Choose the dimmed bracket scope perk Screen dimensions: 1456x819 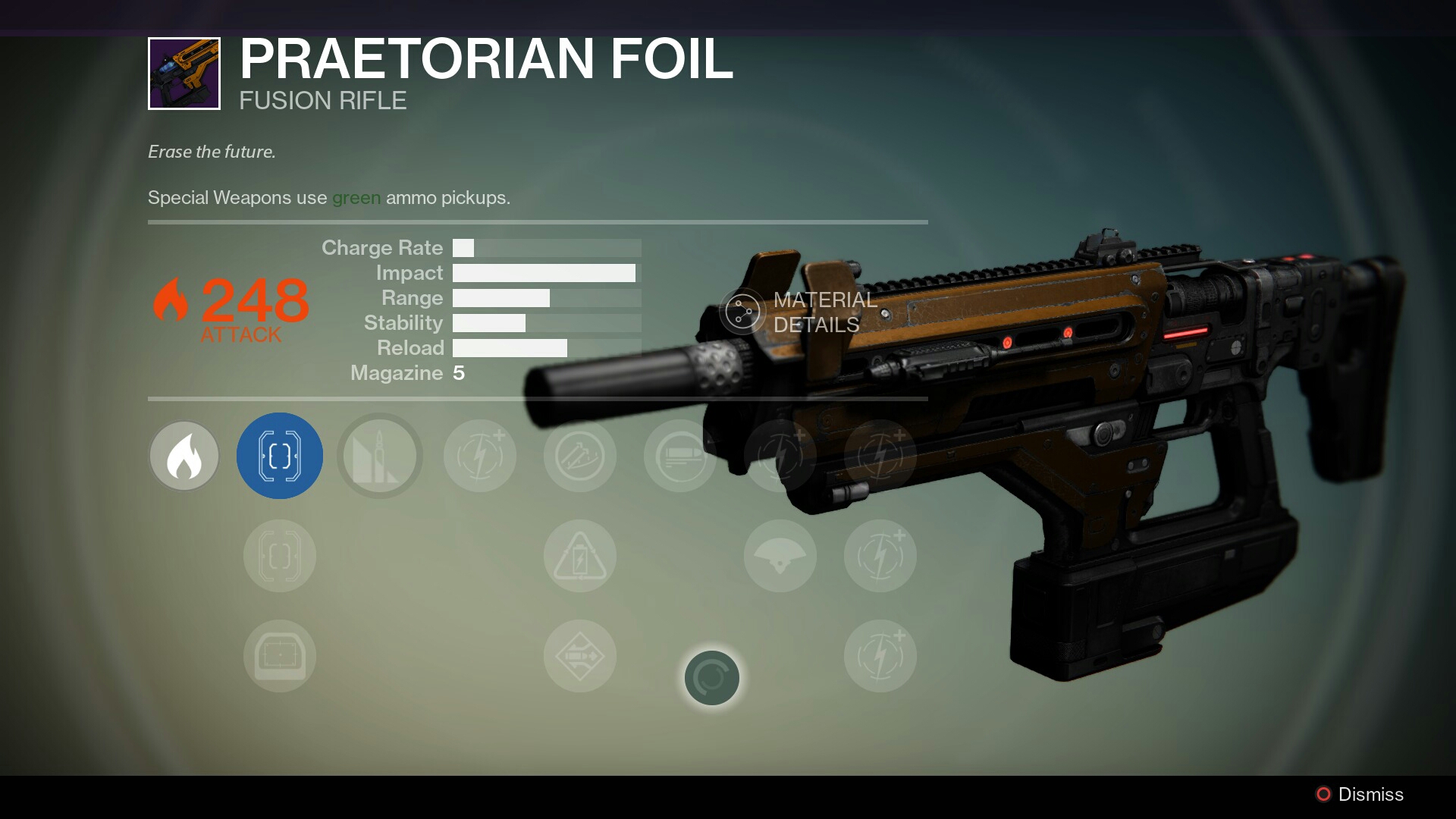[x=280, y=556]
